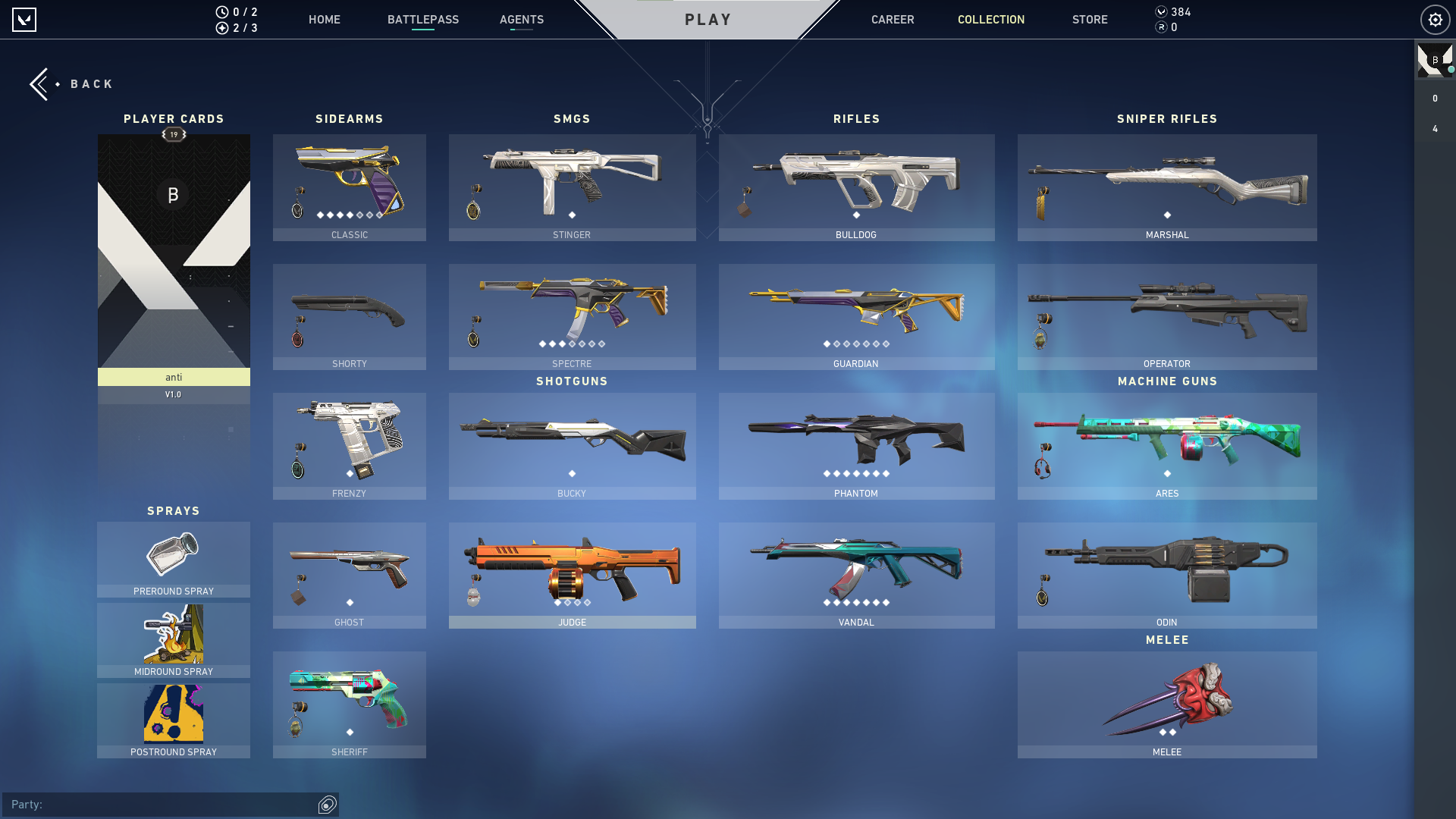Click the Valorant Points currency icon
The width and height of the screenshot is (1456, 819).
tap(1160, 11)
